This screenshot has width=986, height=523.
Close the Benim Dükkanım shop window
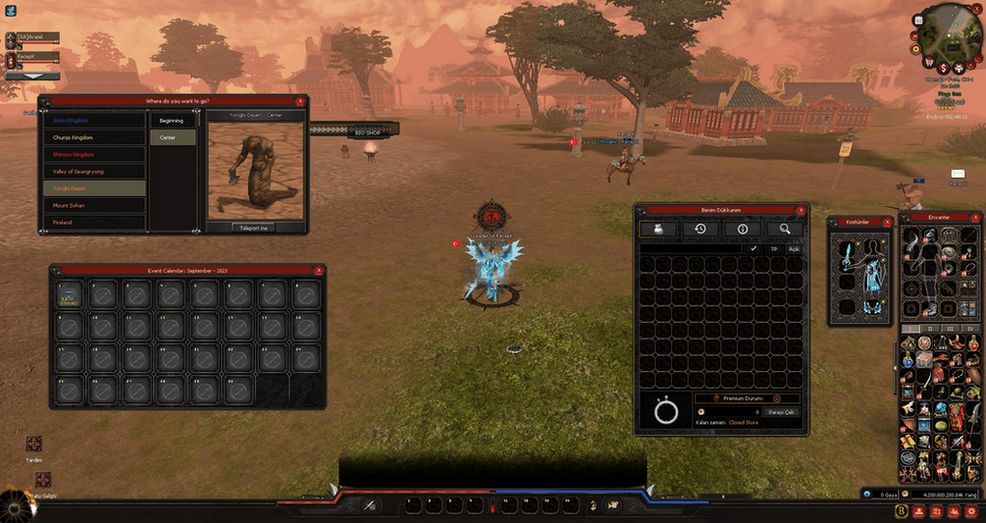(x=800, y=210)
